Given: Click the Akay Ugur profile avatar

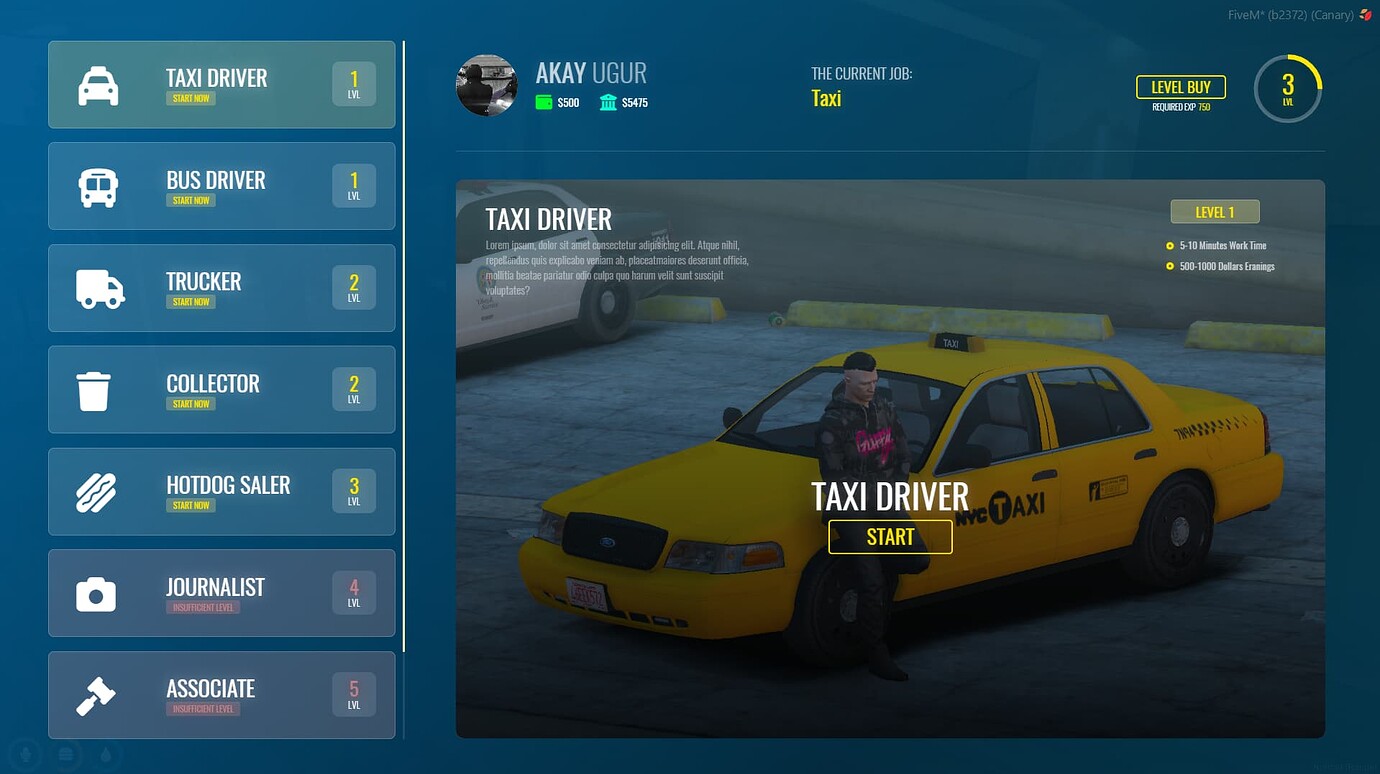Looking at the screenshot, I should click(487, 86).
